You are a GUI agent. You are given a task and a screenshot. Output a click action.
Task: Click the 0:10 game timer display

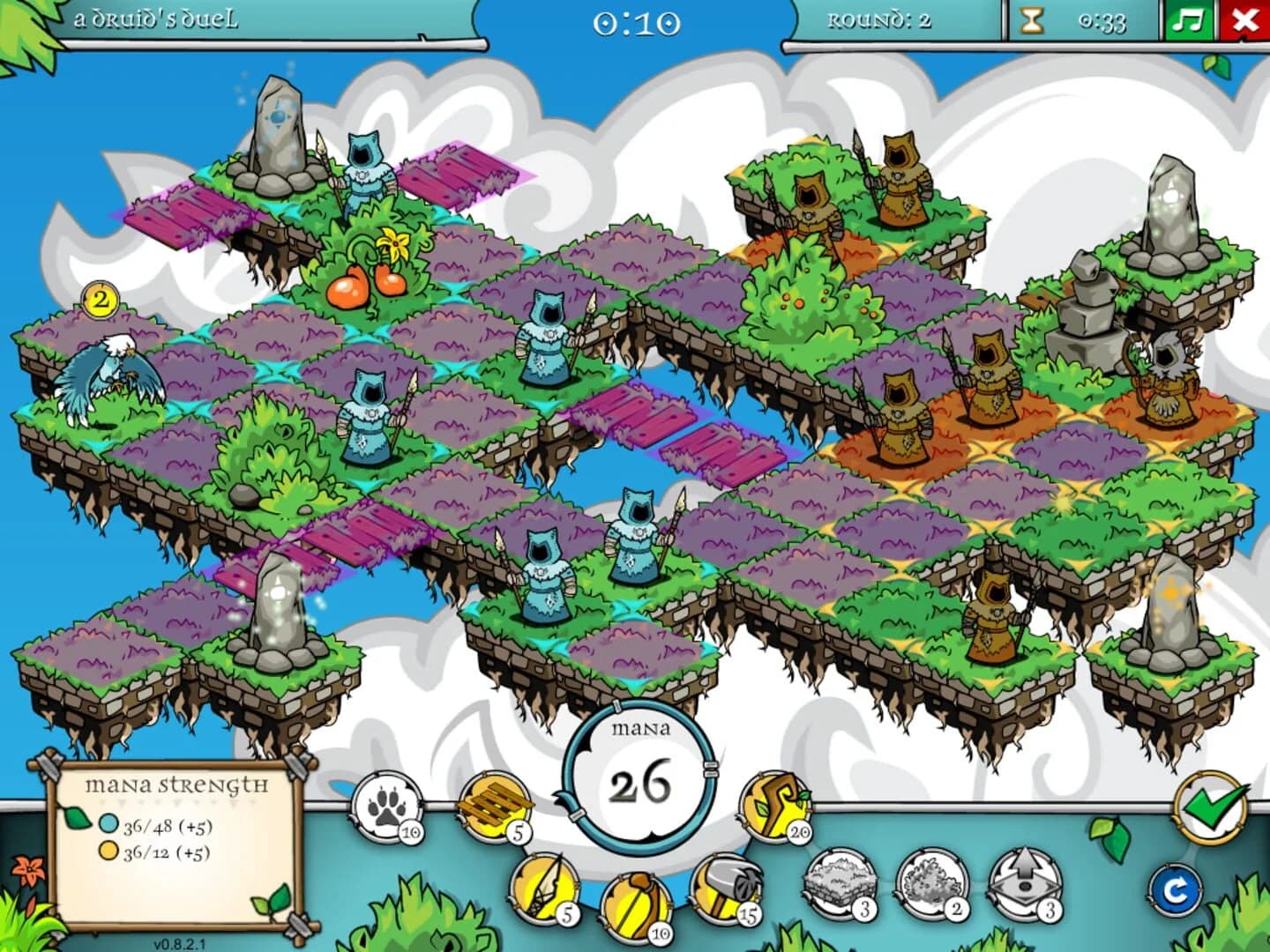pos(637,23)
